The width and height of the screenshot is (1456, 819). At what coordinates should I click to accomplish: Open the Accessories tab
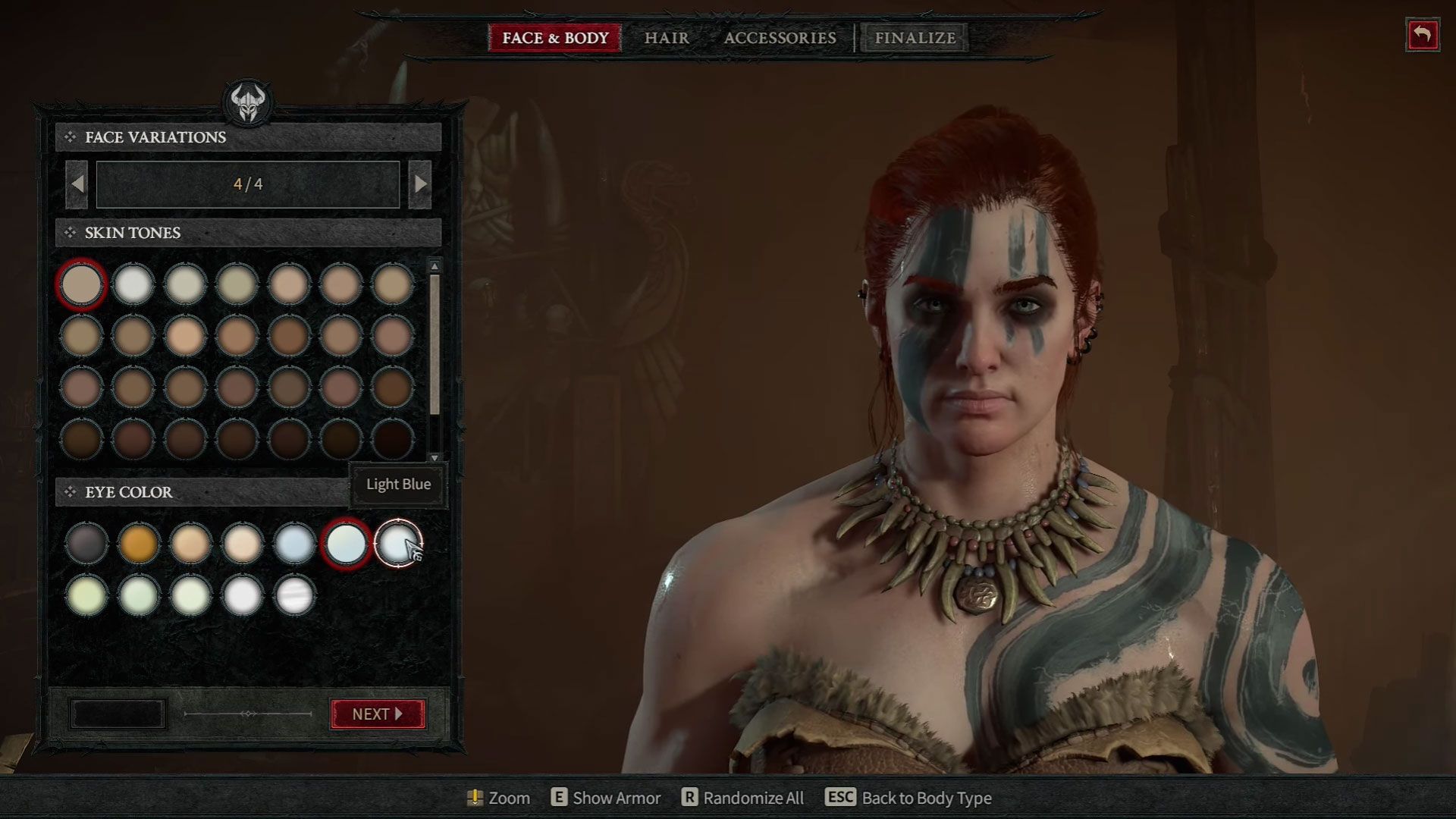(780, 38)
